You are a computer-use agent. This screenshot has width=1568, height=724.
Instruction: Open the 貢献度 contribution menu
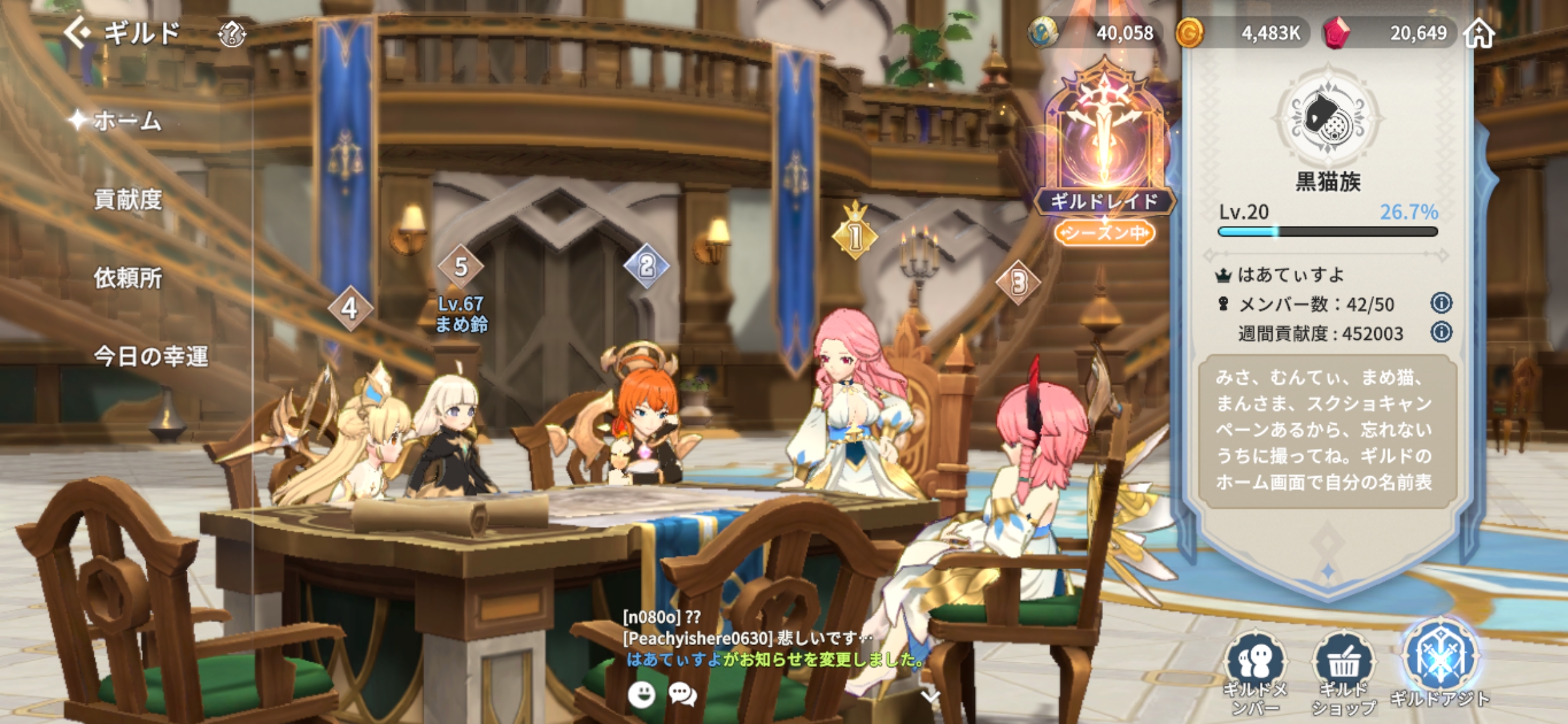point(127,200)
